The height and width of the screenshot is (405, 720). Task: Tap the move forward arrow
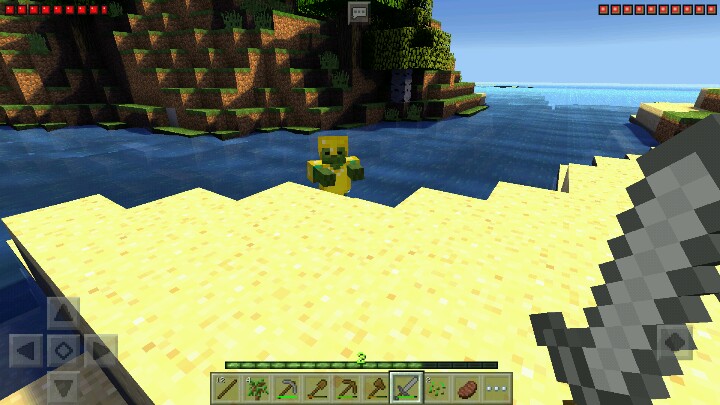pos(63,314)
